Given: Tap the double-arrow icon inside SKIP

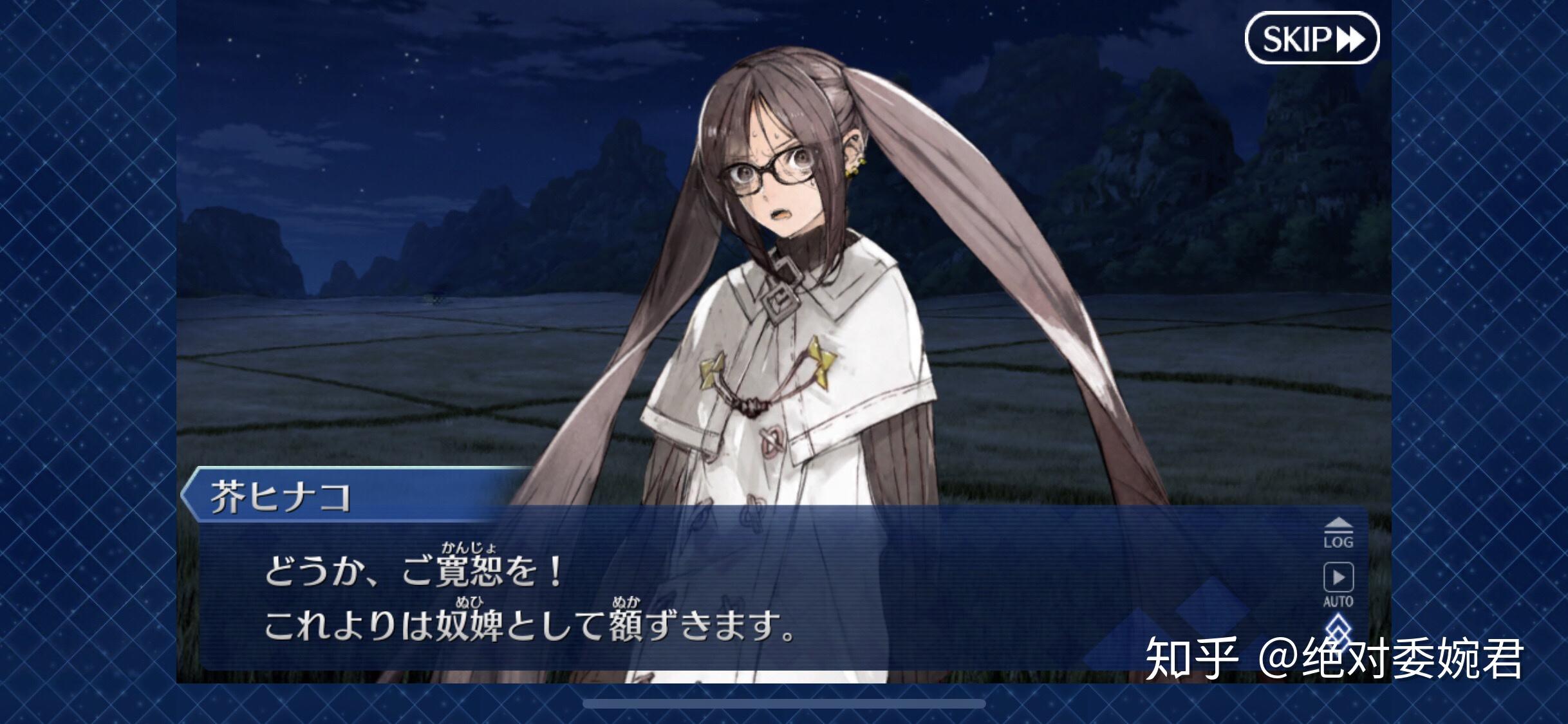Looking at the screenshot, I should click(x=1349, y=38).
